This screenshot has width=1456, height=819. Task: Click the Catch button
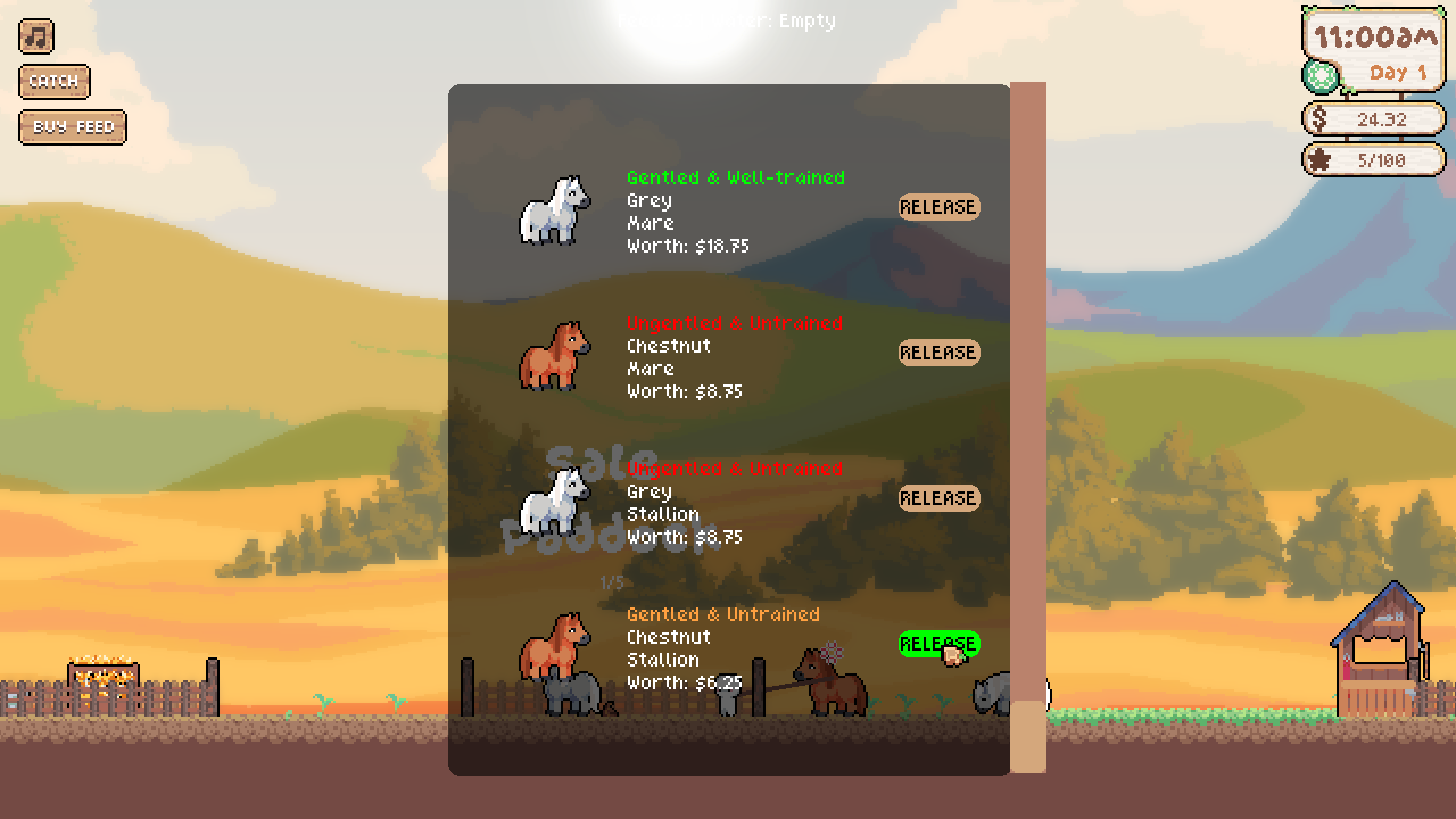click(54, 81)
